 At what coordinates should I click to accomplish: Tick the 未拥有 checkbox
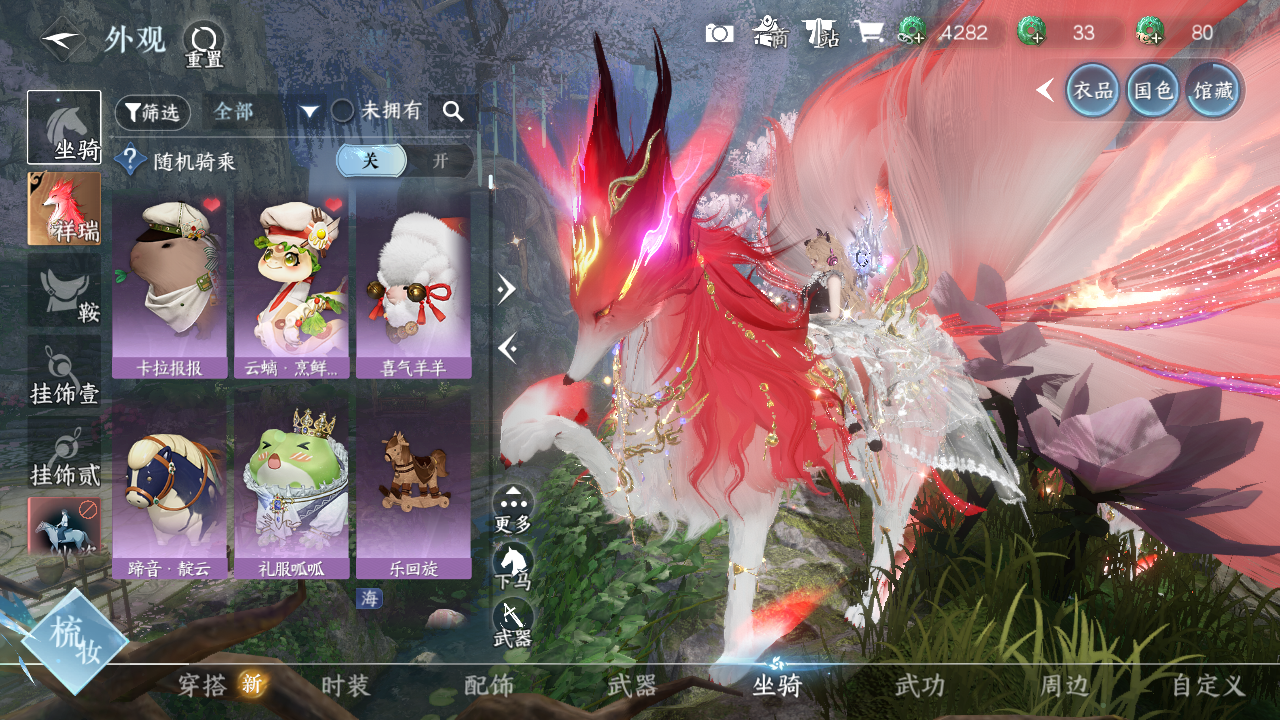coord(343,111)
